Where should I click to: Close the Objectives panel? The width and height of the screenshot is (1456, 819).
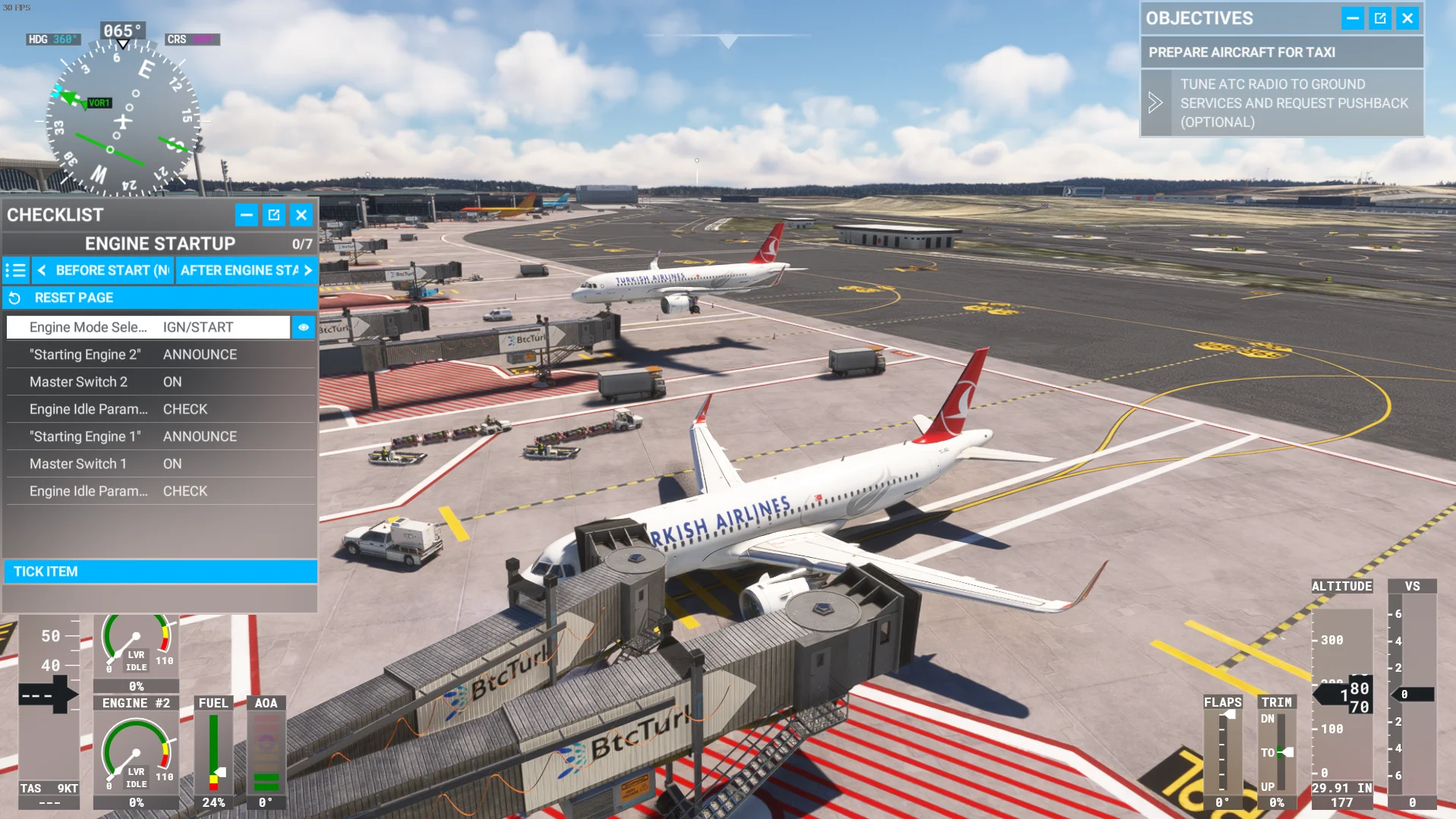pyautogui.click(x=1407, y=18)
